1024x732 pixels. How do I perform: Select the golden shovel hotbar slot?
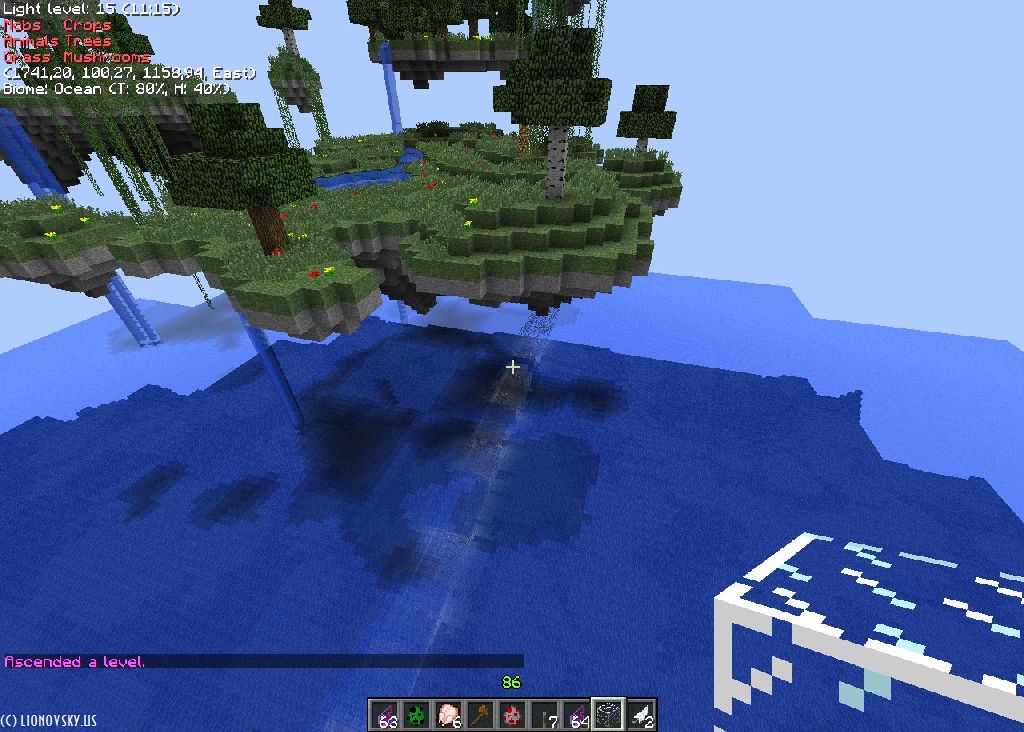pos(481,714)
